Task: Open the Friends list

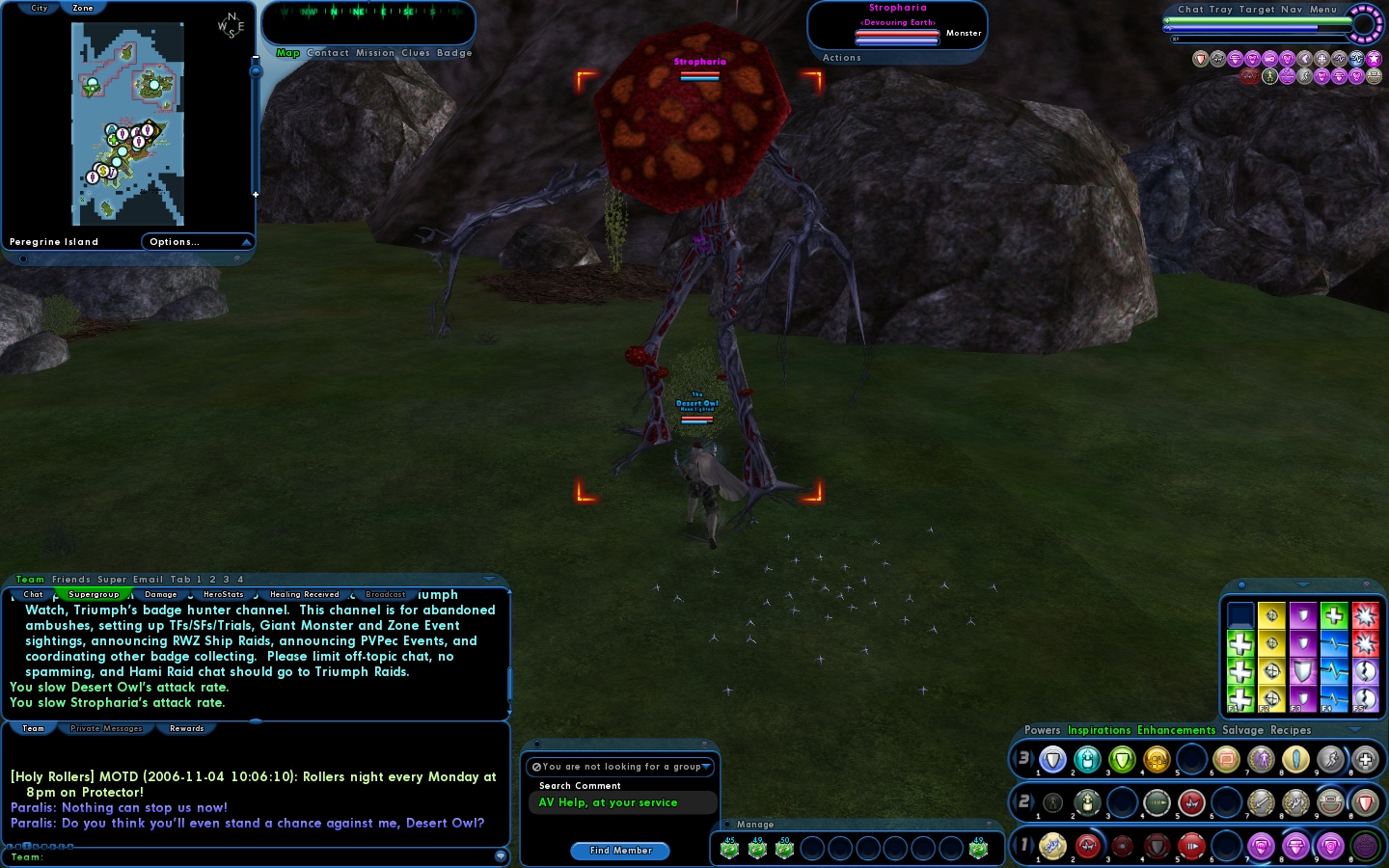Action: 70,580
